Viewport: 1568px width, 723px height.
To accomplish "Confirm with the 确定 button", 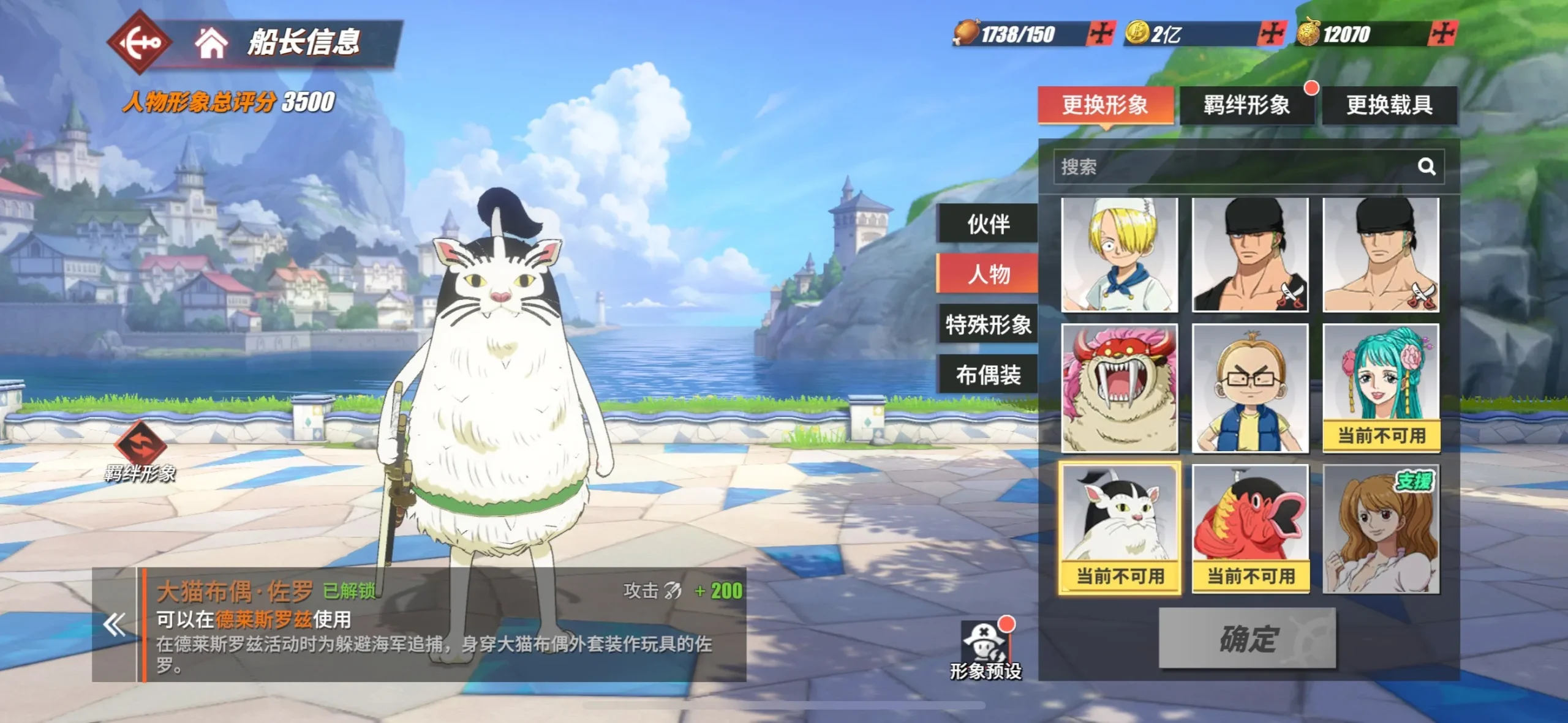I will (1246, 639).
